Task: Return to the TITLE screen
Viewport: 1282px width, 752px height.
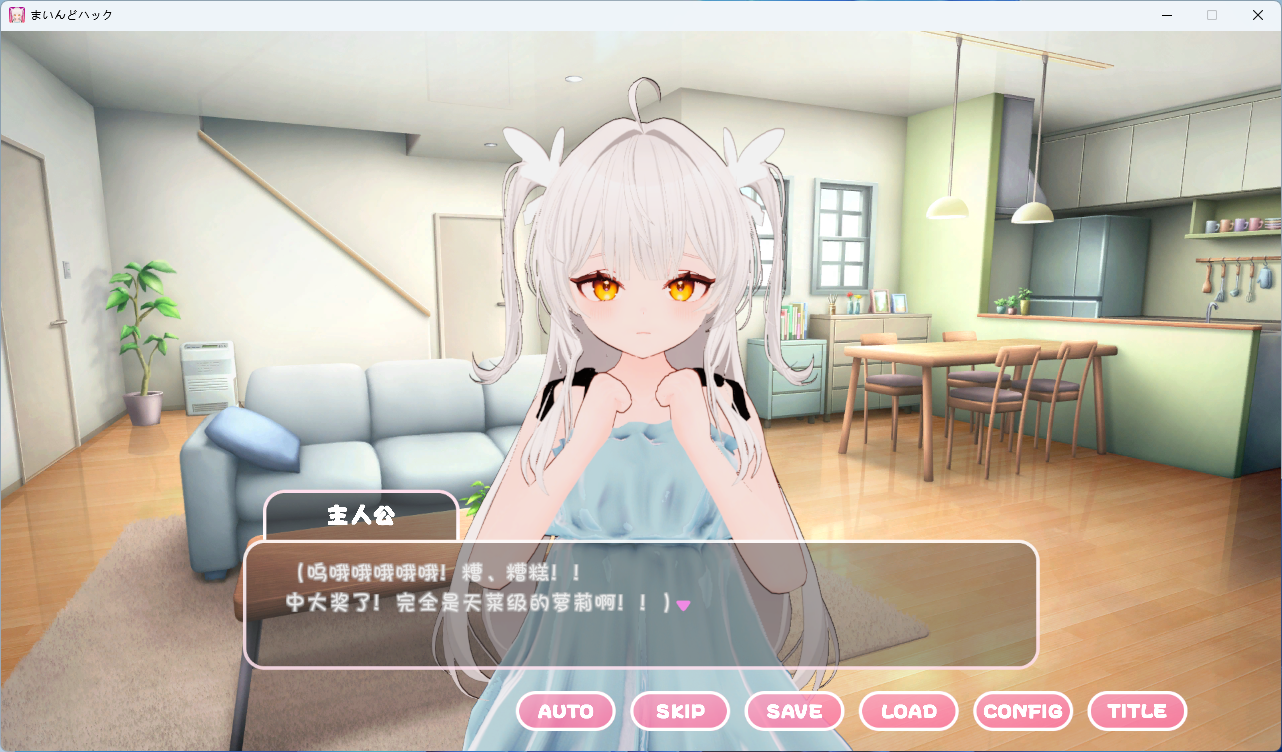Action: click(1137, 711)
